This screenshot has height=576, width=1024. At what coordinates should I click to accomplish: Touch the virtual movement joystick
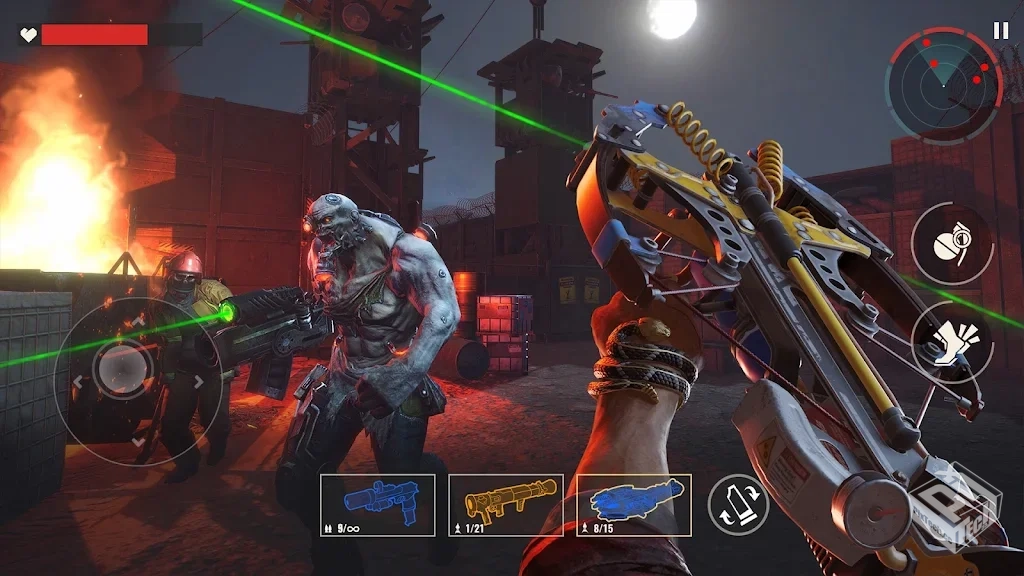point(124,372)
